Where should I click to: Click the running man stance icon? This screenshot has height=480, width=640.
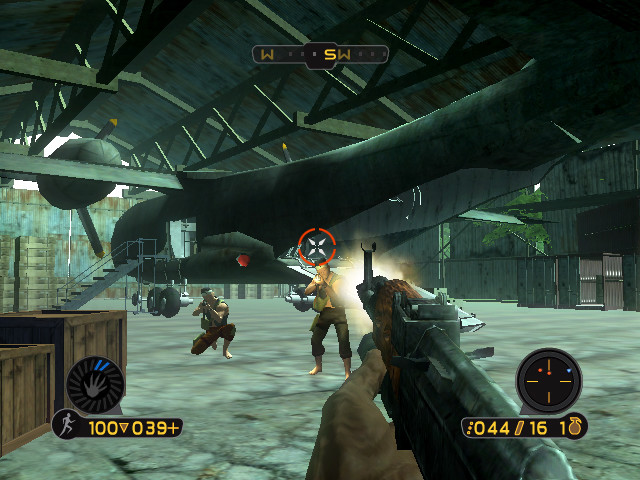(68, 425)
